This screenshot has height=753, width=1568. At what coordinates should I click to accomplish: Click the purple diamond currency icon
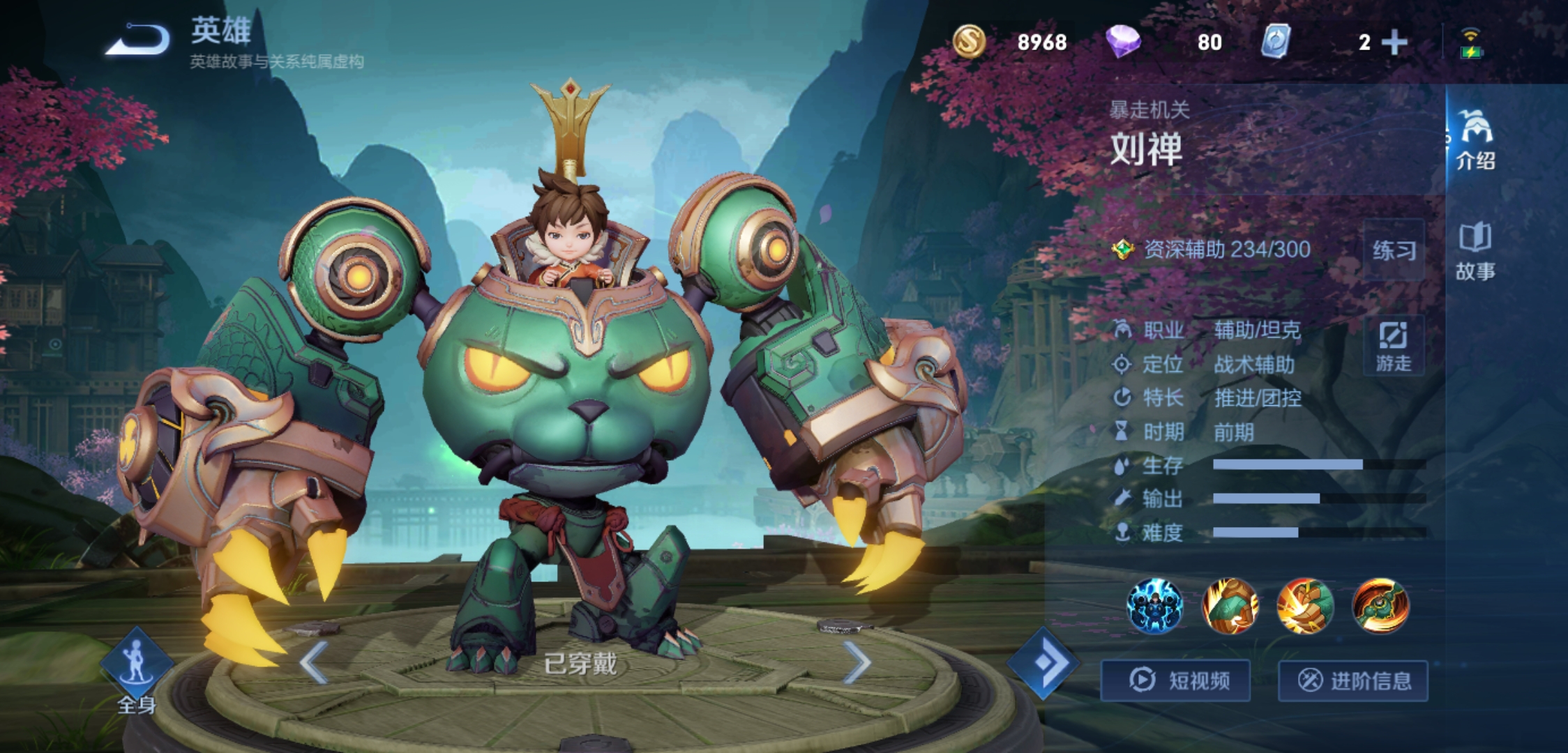[1122, 41]
